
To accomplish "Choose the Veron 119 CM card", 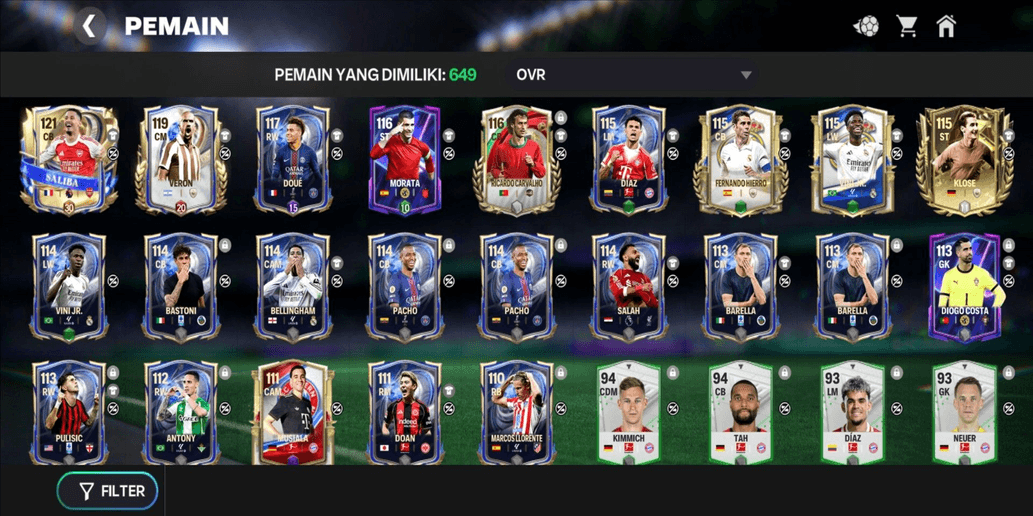I will tap(181, 160).
